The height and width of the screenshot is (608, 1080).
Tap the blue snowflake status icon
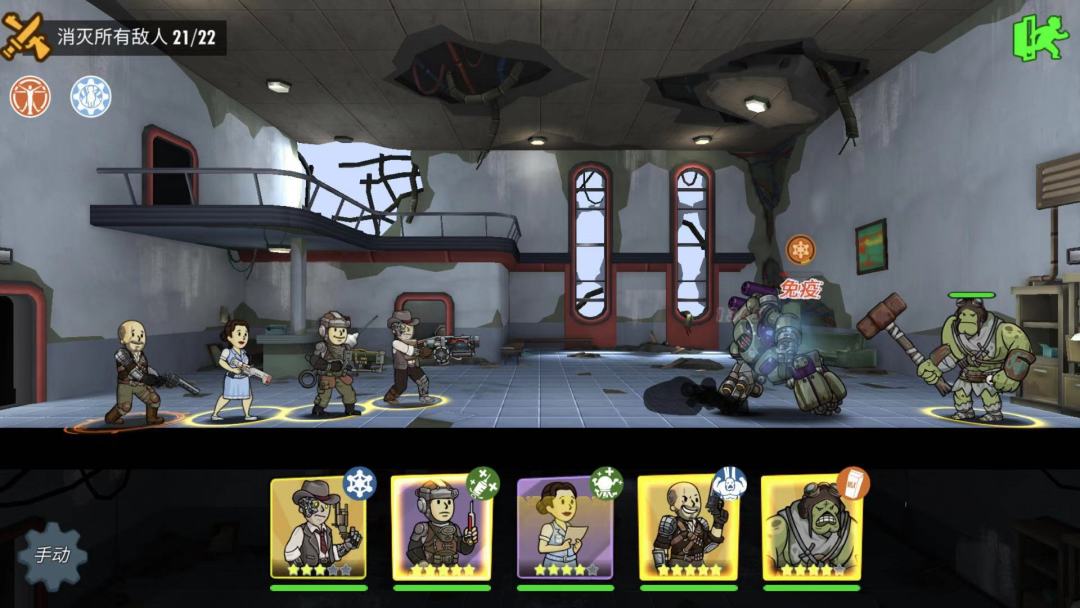pos(90,97)
